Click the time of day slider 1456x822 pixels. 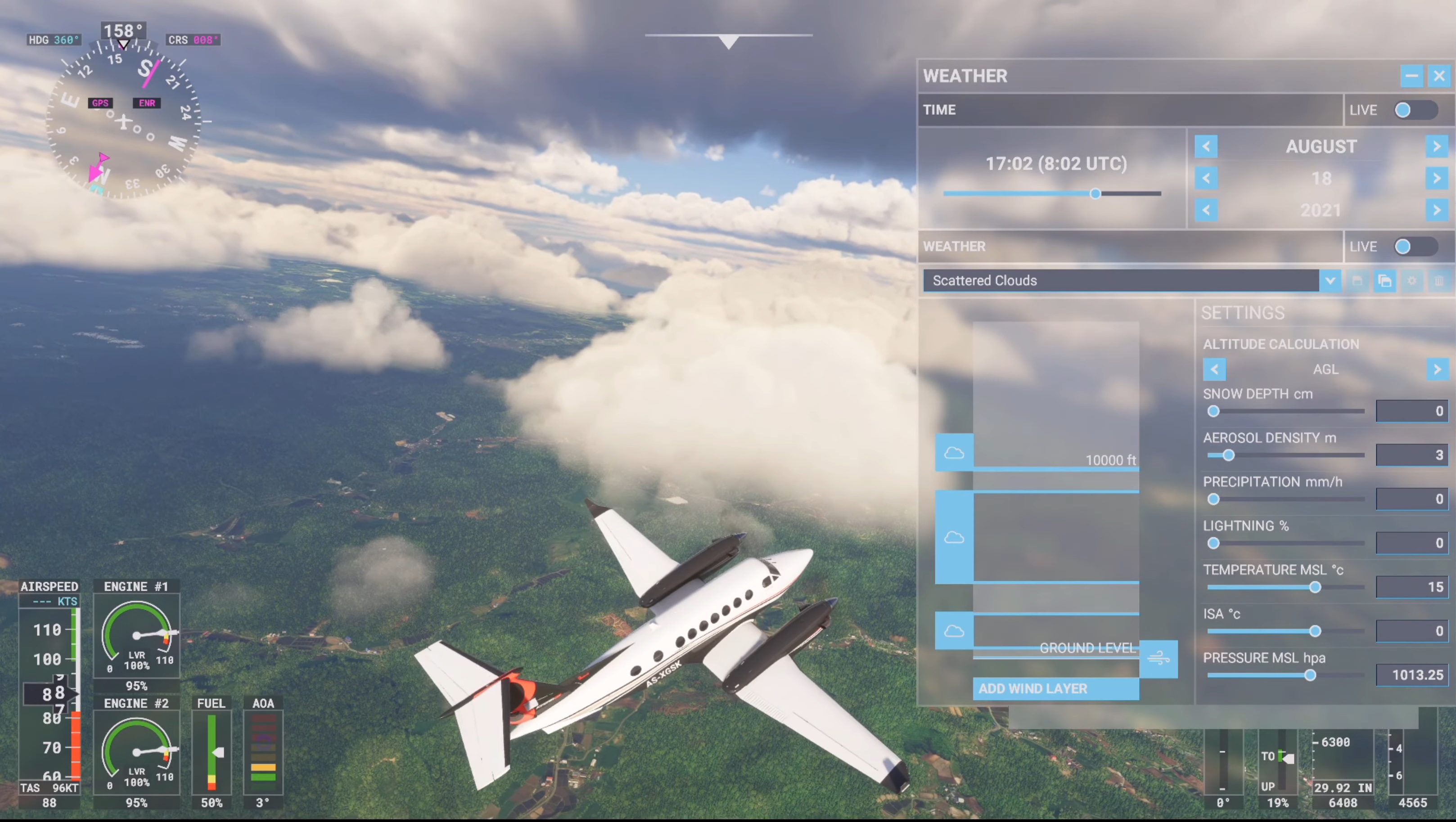tap(1095, 194)
